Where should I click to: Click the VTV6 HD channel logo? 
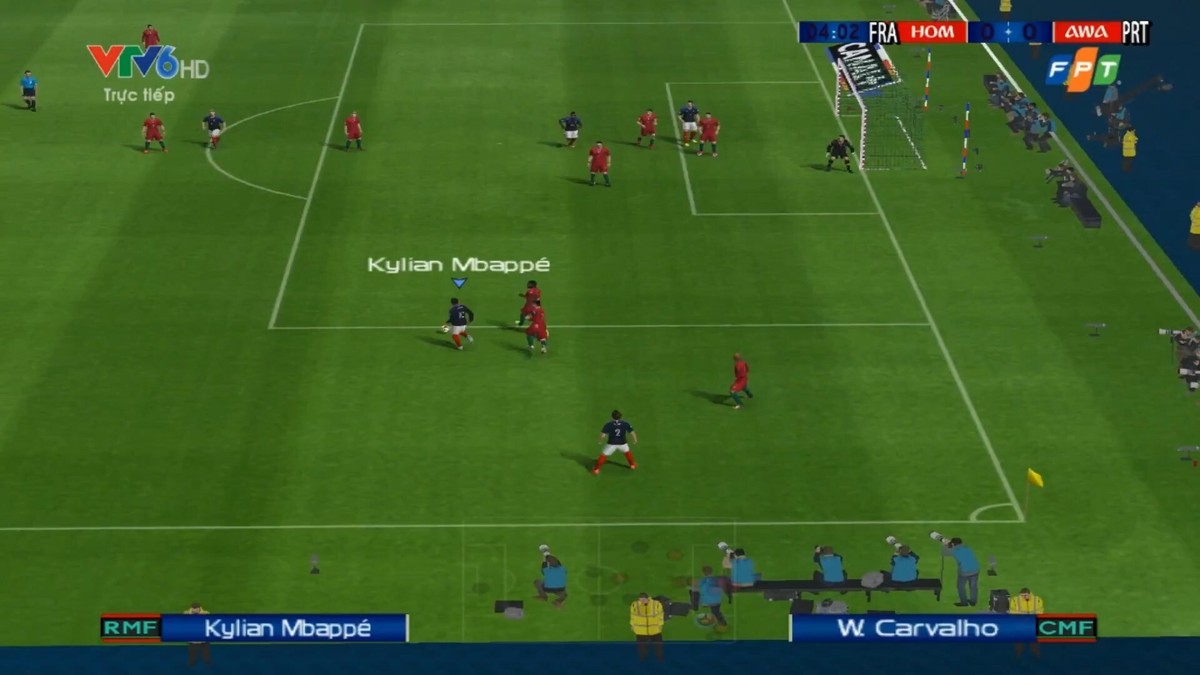[146, 63]
